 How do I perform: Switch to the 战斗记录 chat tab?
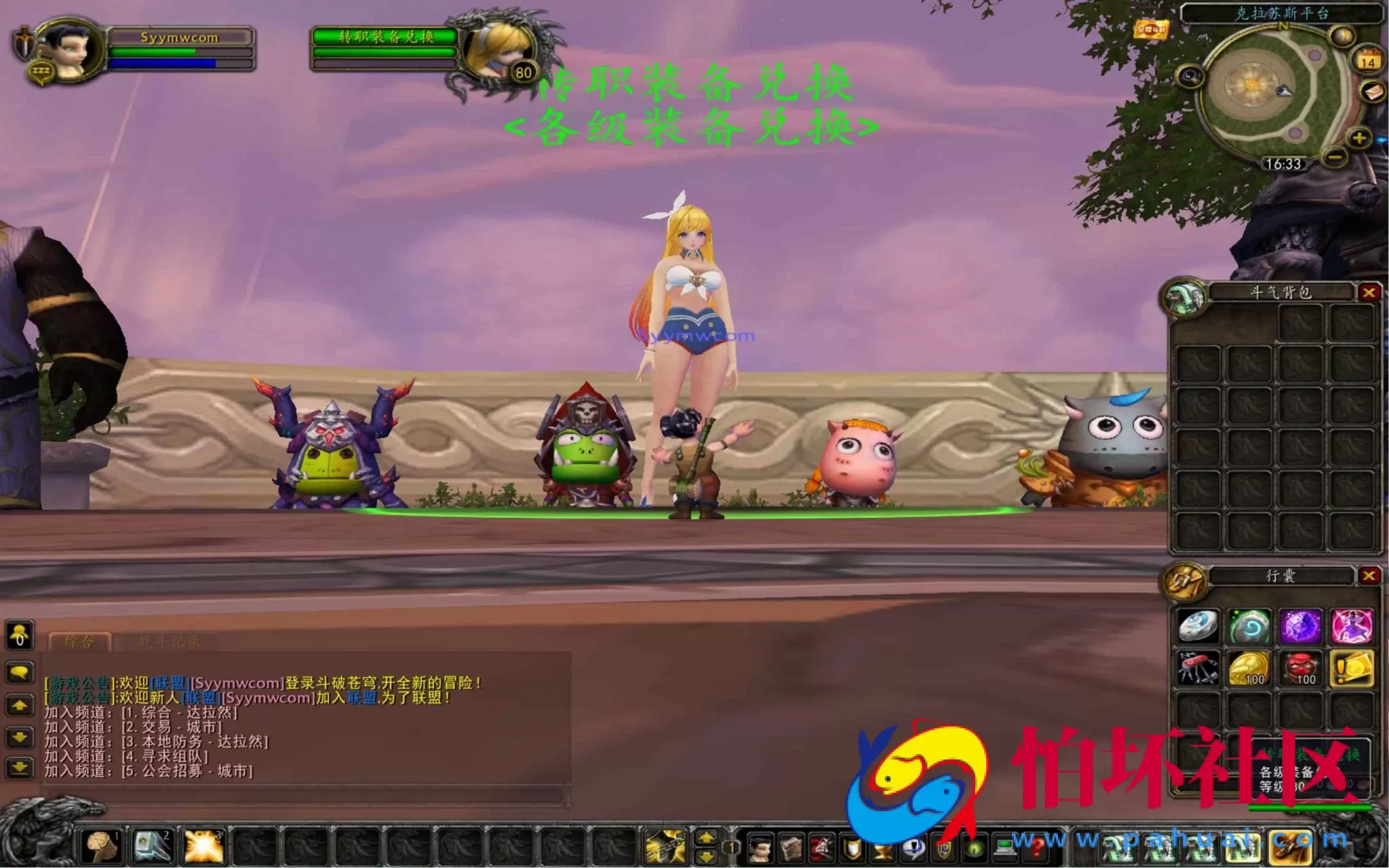[x=170, y=641]
